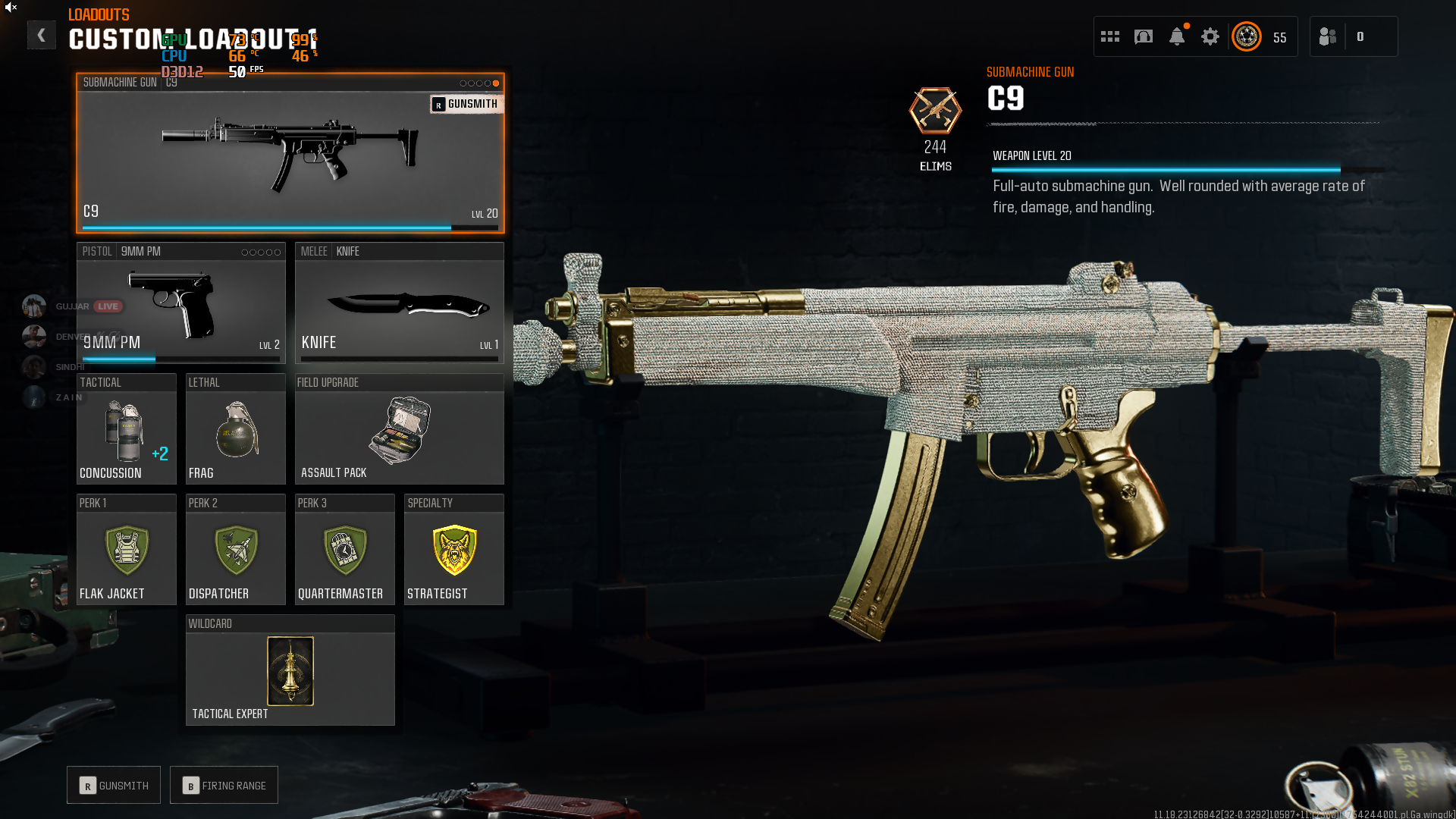Viewport: 1456px width, 819px height.
Task: Change the Tactical Expert wildcard
Action: 290,671
